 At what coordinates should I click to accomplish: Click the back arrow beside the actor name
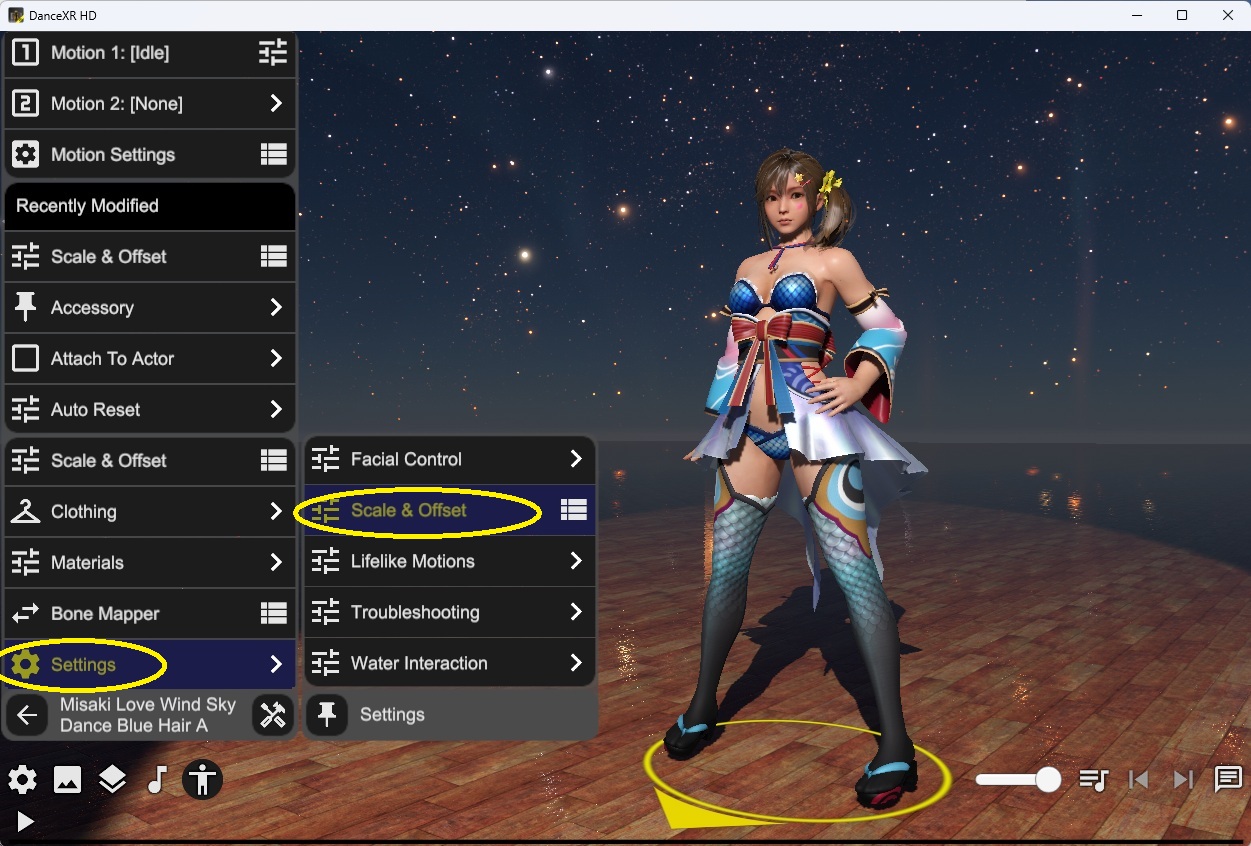pyautogui.click(x=28, y=715)
